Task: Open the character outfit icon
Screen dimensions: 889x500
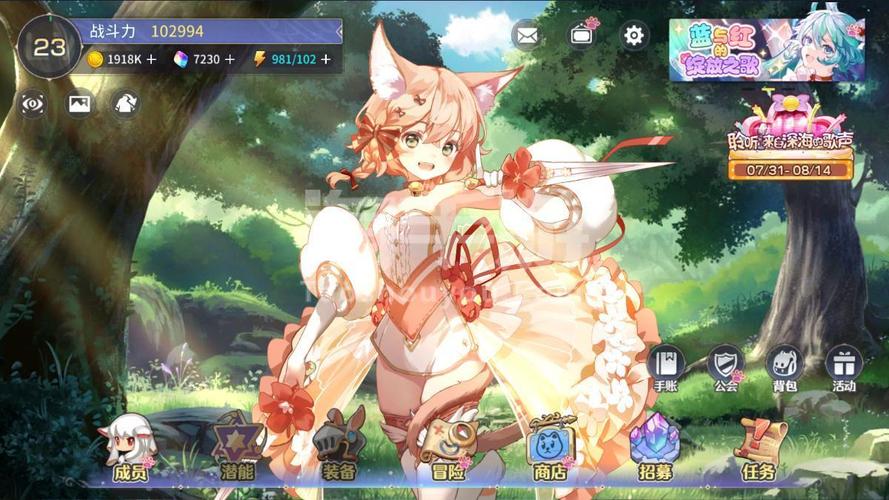Action: tap(126, 103)
